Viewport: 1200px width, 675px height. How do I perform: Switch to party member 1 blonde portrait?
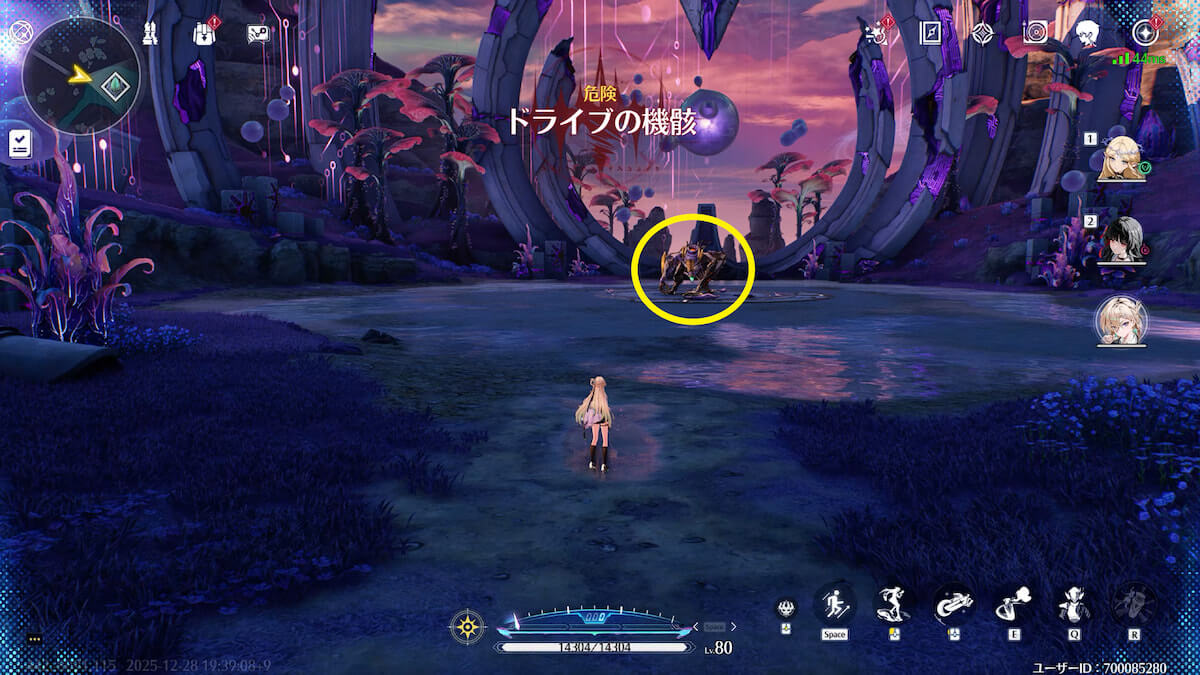coord(1121,159)
